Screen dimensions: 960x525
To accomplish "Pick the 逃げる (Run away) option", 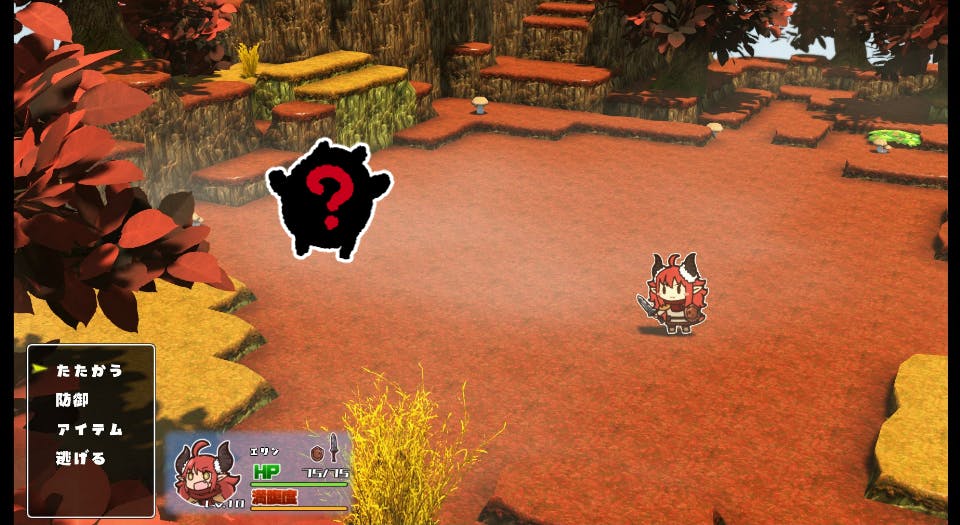I will [81, 458].
